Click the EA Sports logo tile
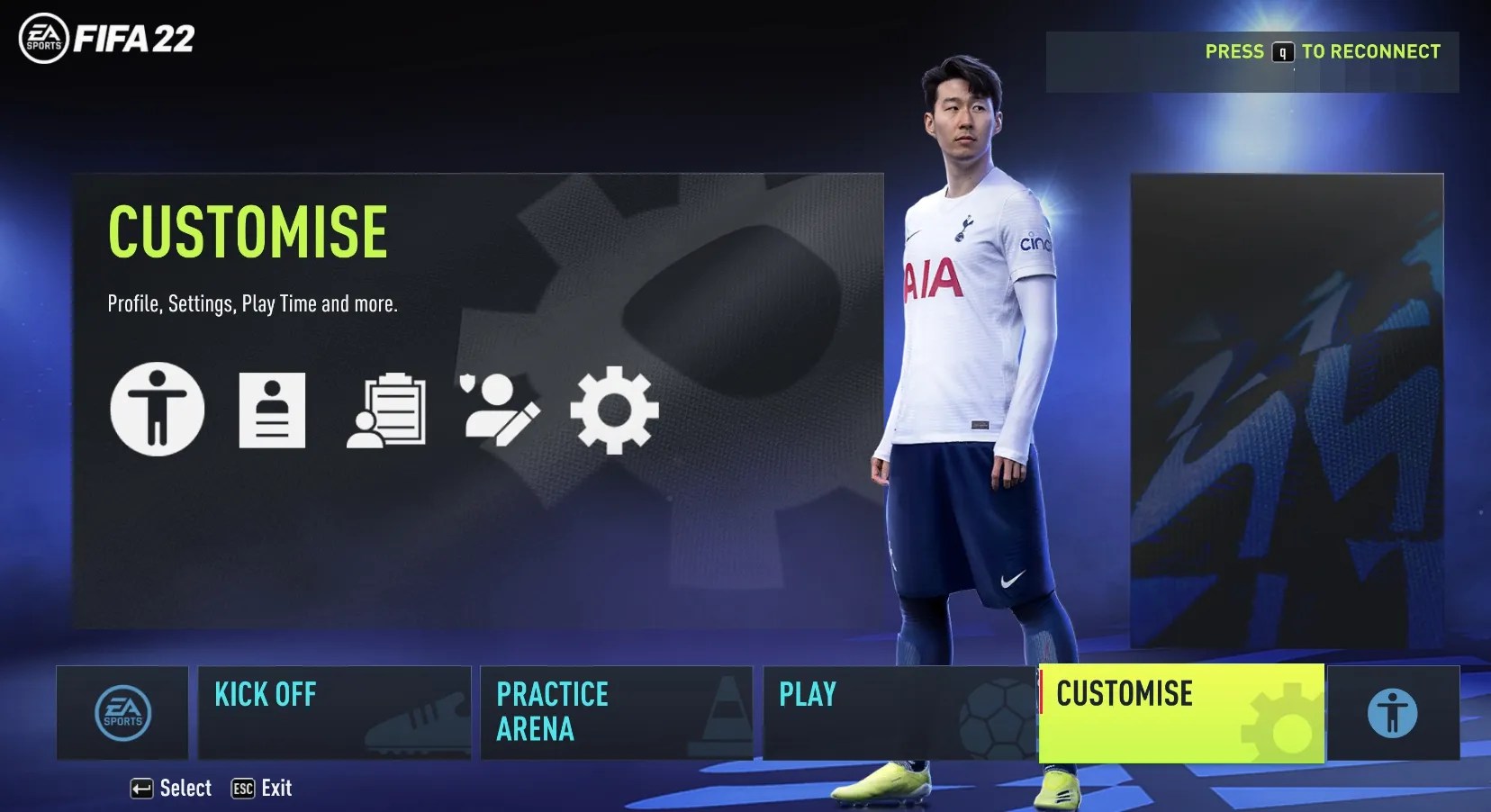The height and width of the screenshot is (812, 1491). 123,713
